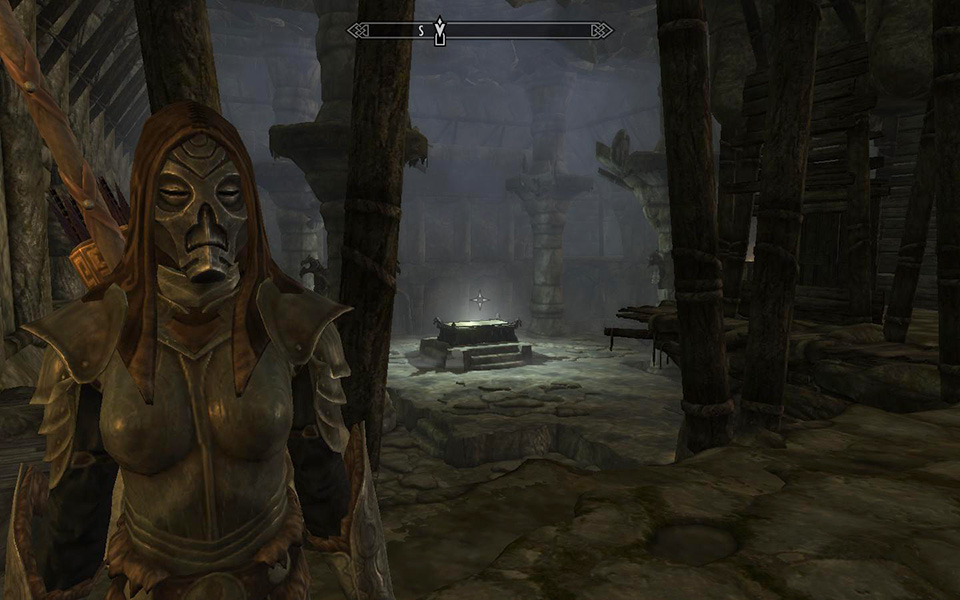The width and height of the screenshot is (960, 600).
Task: Click the compass bar on the HUD
Action: 520,31
